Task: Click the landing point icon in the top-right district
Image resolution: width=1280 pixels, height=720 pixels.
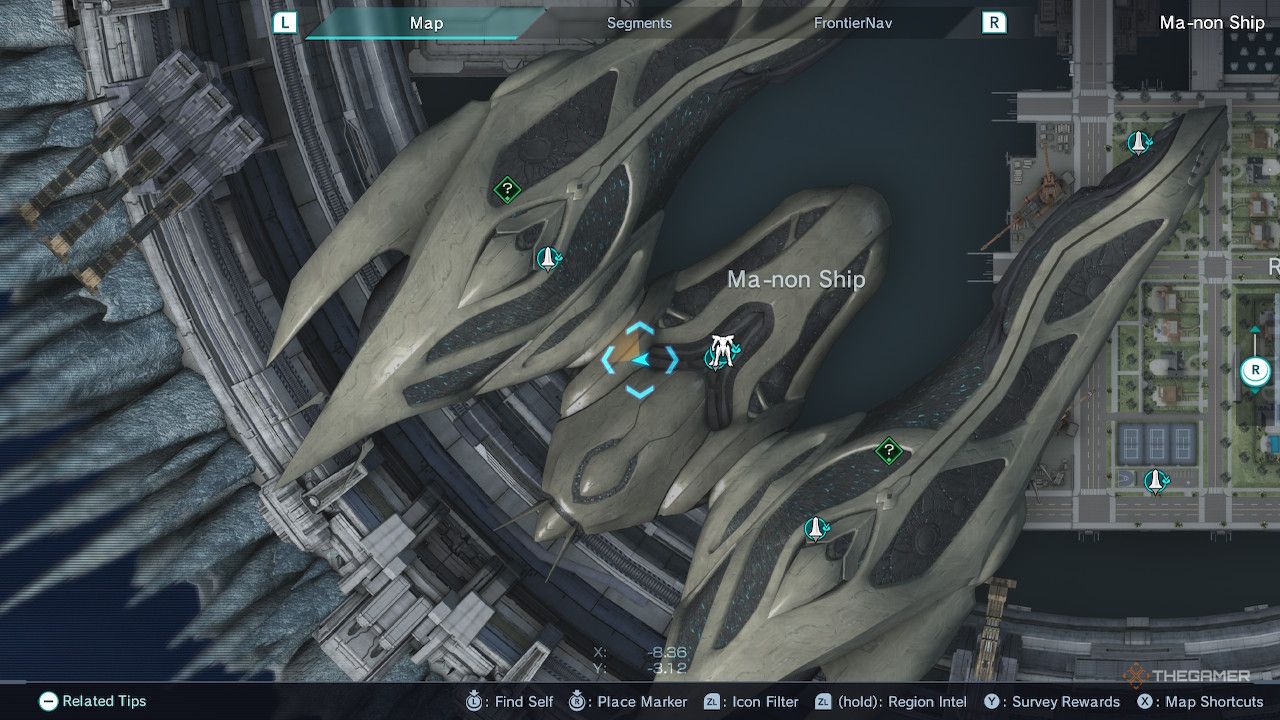Action: [1138, 143]
